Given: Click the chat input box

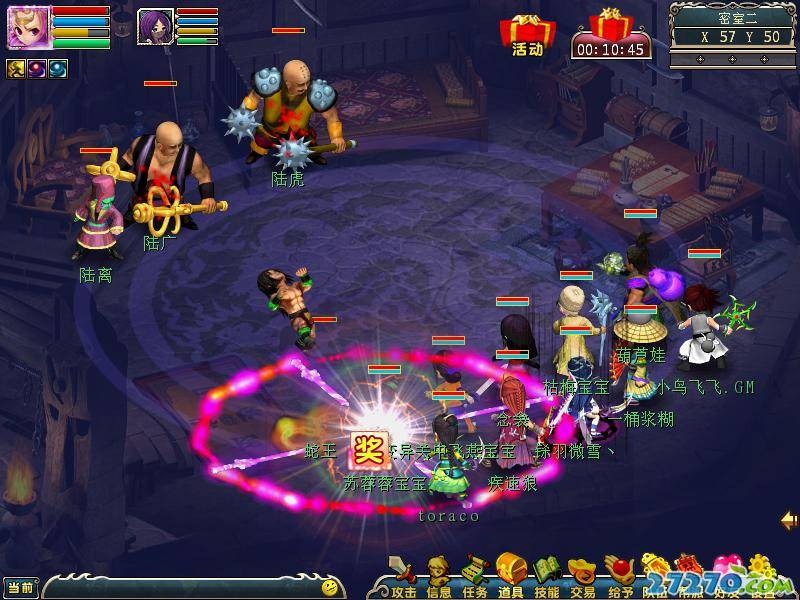Looking at the screenshot, I should click(180, 586).
